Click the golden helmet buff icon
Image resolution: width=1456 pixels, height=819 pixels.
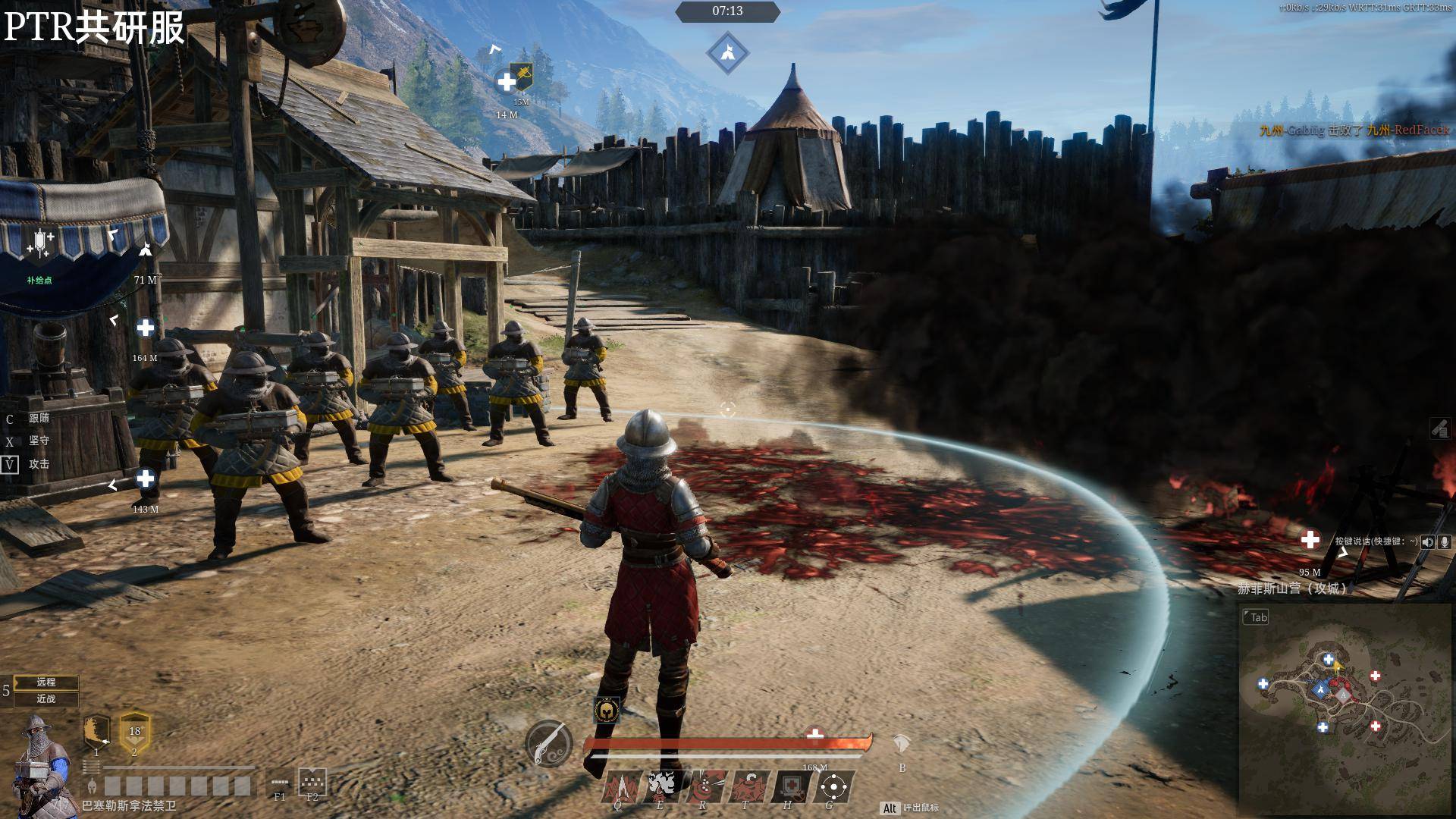coord(606,710)
